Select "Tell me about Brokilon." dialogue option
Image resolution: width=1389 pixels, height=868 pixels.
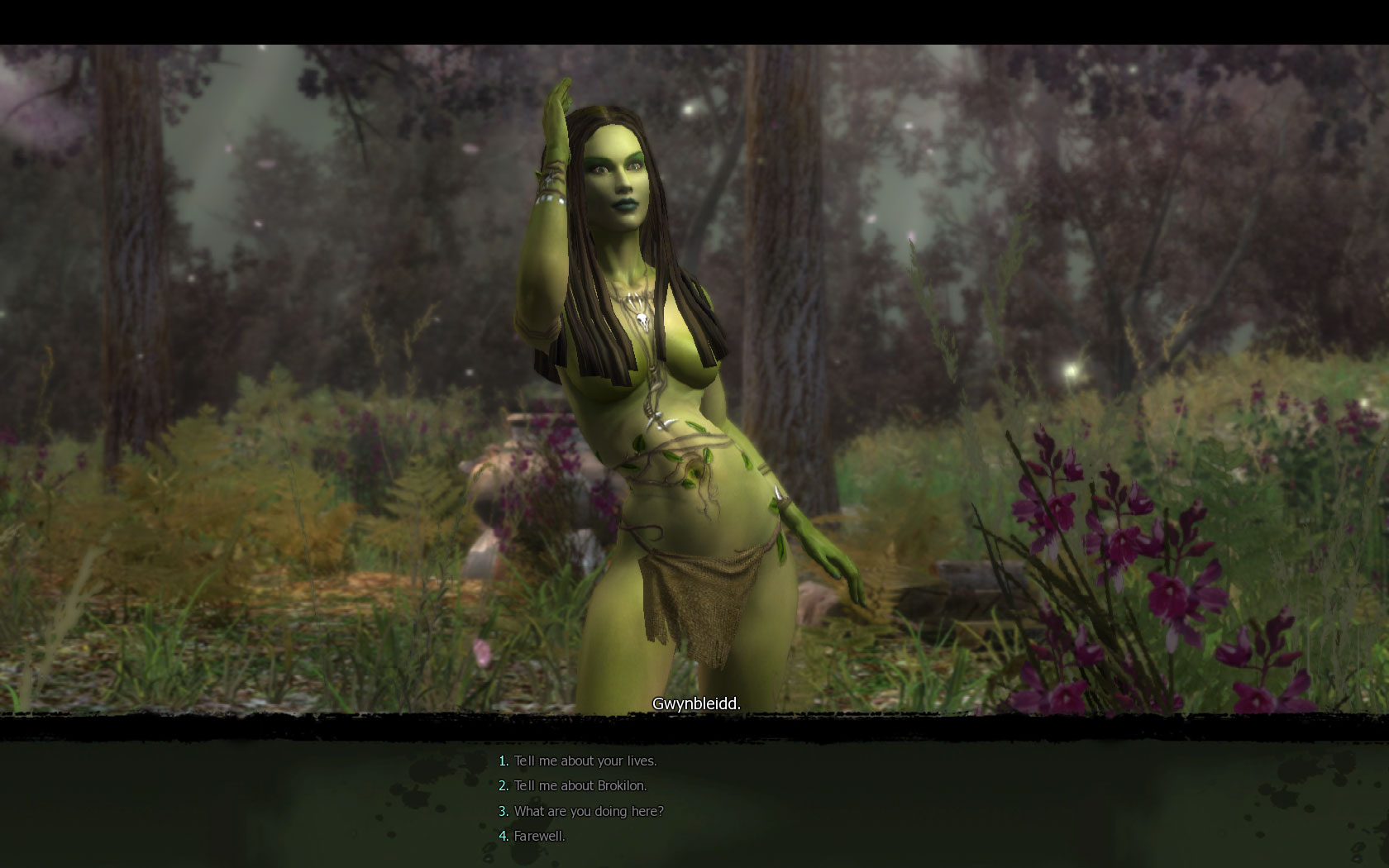point(580,785)
